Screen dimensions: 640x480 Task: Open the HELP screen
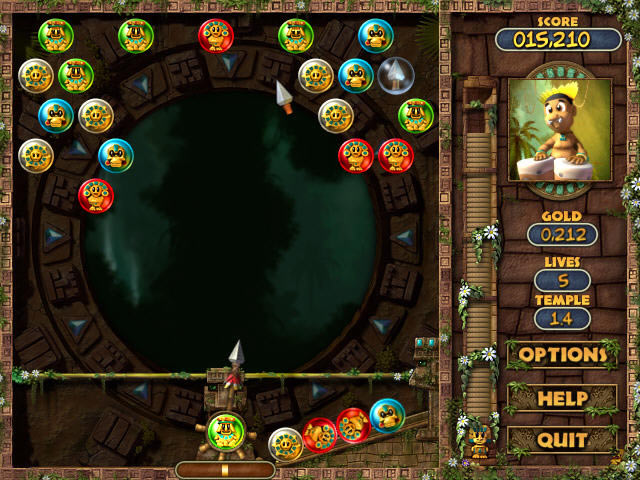coord(562,398)
